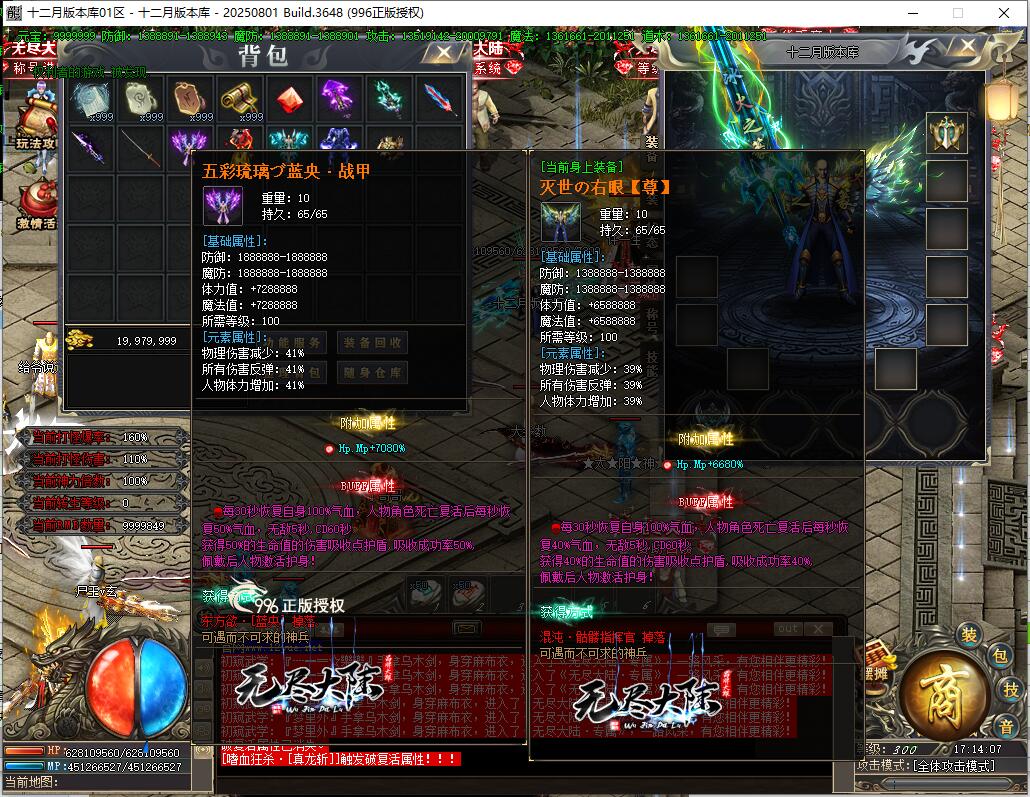The height and width of the screenshot is (797, 1030).
Task: Open equipment with the round 装 button
Action: pos(968,635)
